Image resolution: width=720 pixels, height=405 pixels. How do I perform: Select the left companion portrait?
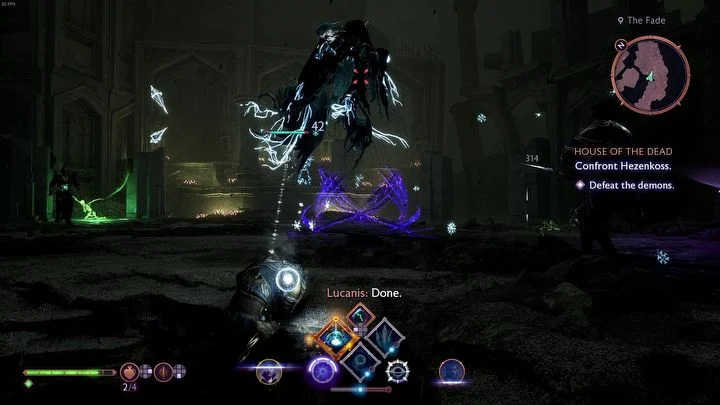pyautogui.click(x=267, y=373)
